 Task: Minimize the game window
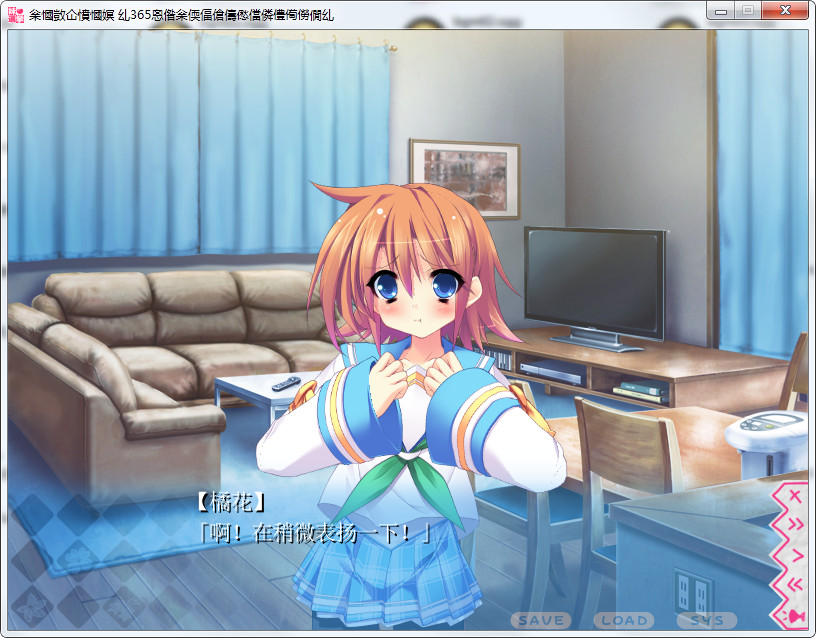tap(721, 9)
